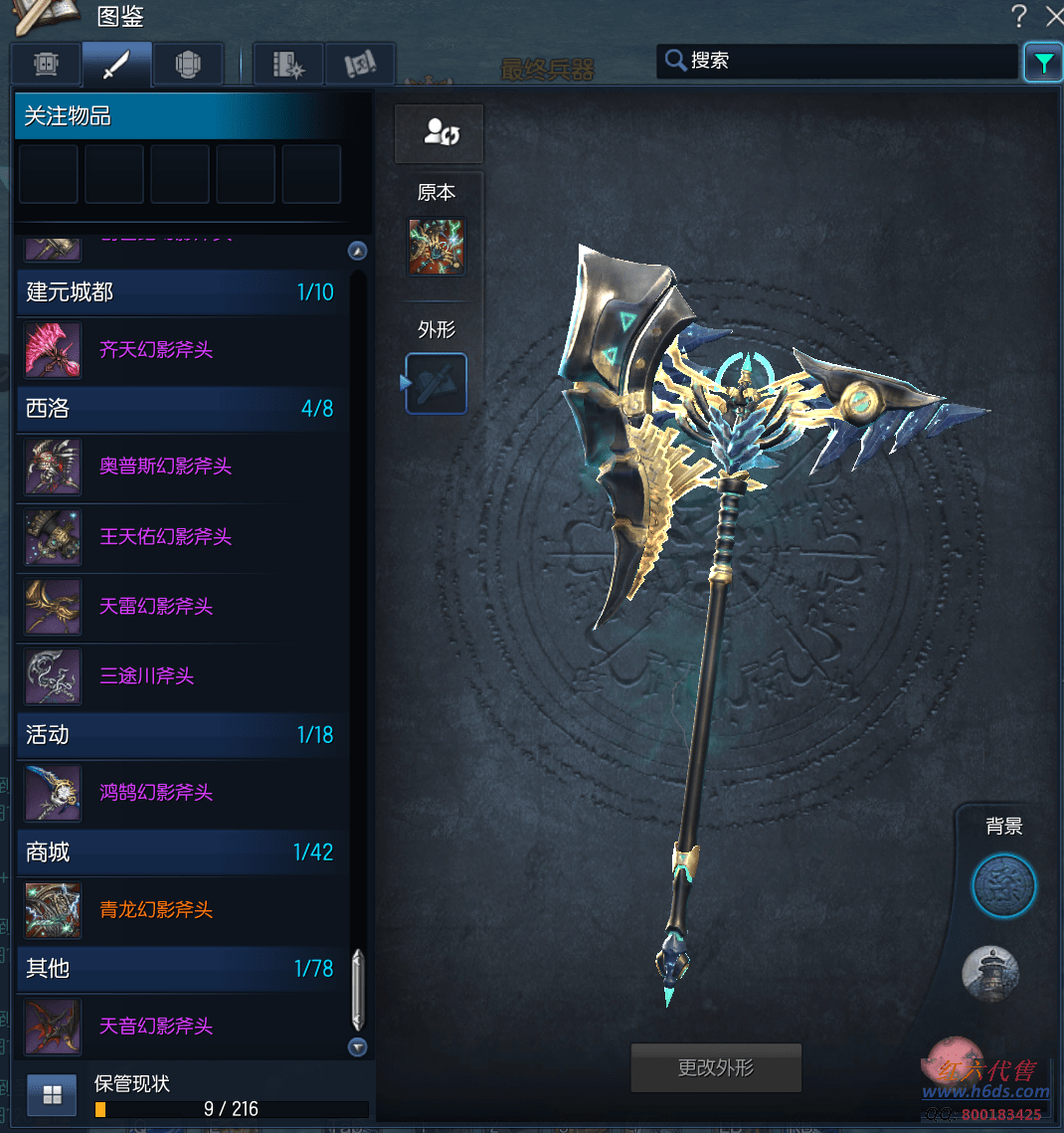Pick the 天雷幻影斧头 item
The height and width of the screenshot is (1133, 1064).
pos(156,607)
